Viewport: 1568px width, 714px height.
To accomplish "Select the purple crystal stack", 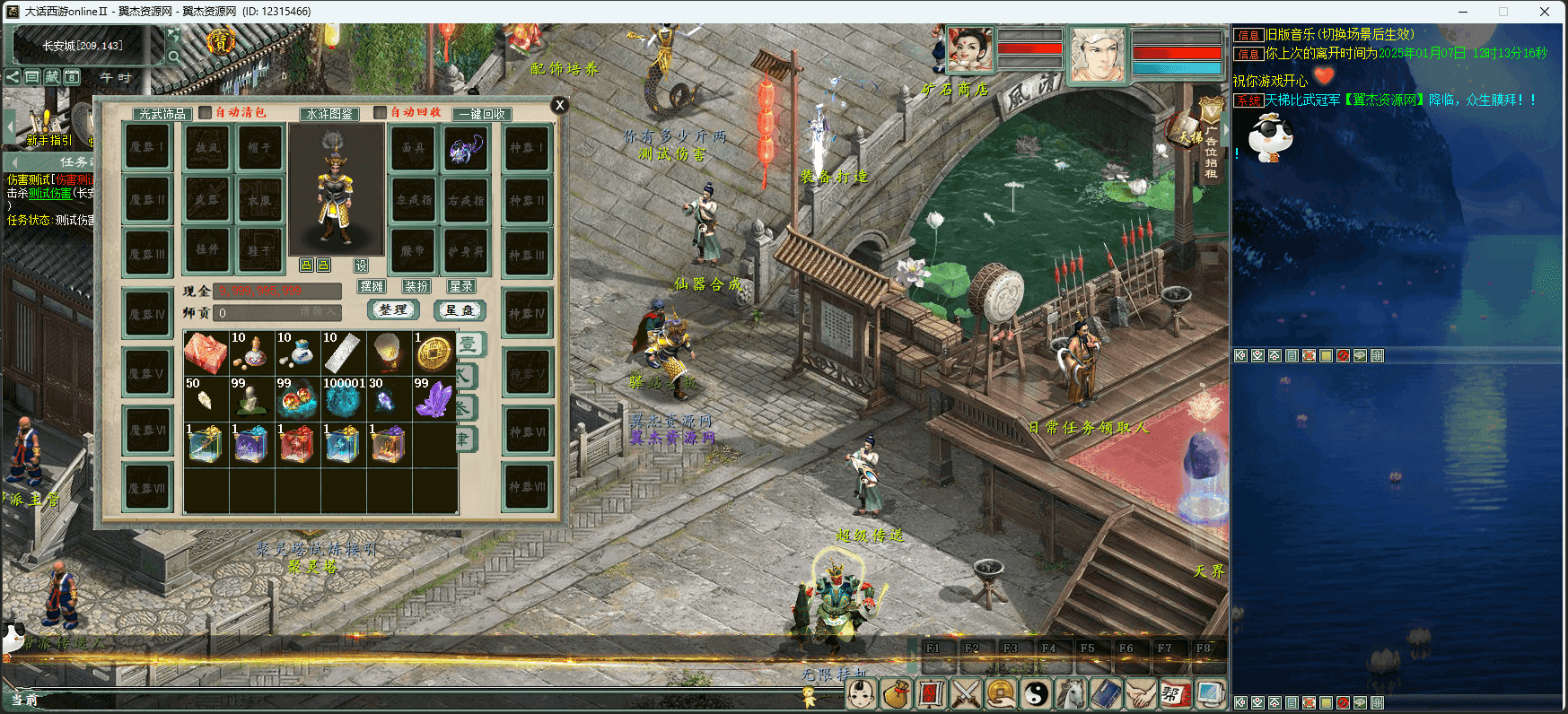I will 434,398.
